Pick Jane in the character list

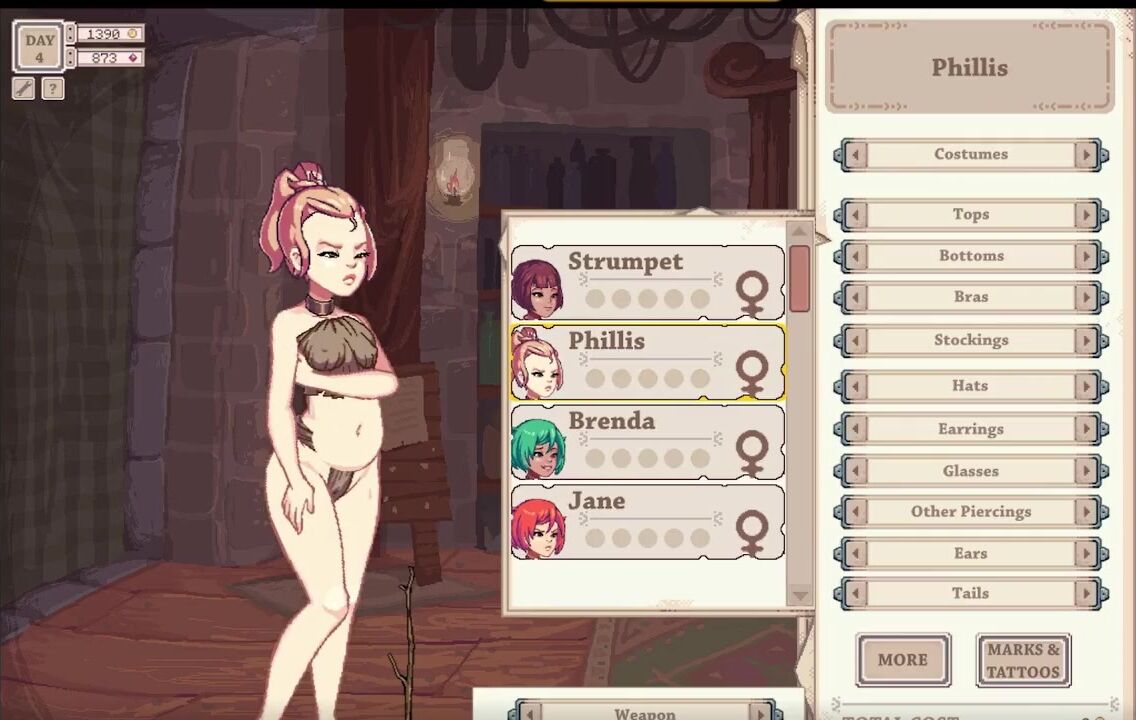click(647, 522)
